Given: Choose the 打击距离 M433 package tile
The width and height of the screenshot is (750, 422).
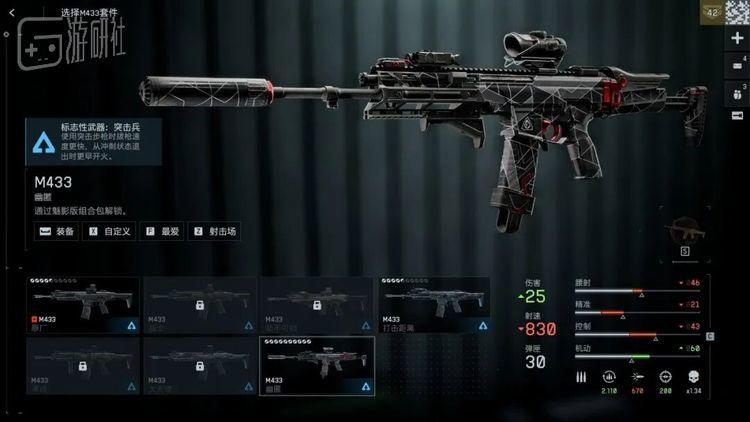Looking at the screenshot, I should (x=433, y=304).
